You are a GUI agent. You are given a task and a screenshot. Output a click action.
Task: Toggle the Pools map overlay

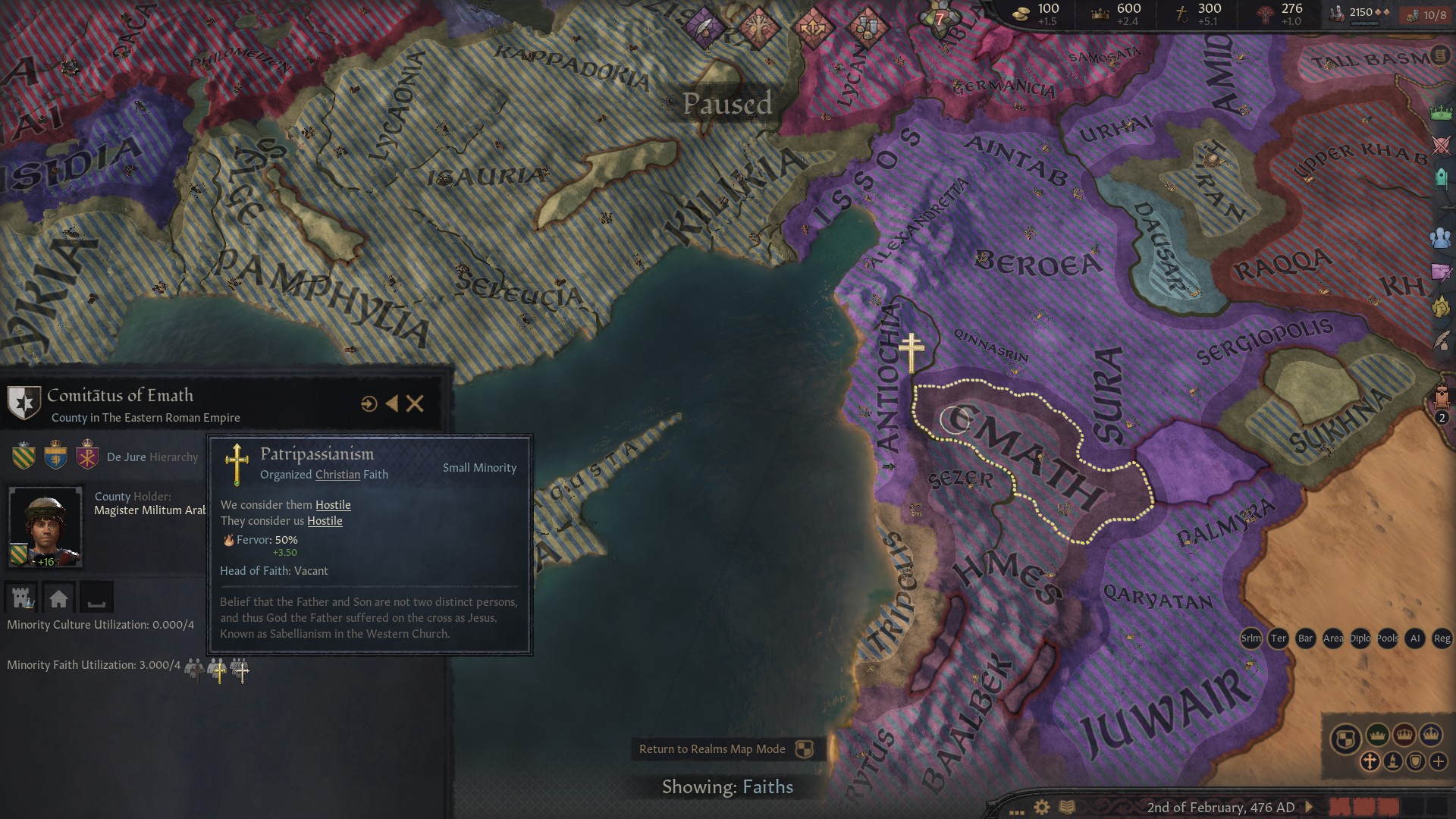(x=1387, y=639)
